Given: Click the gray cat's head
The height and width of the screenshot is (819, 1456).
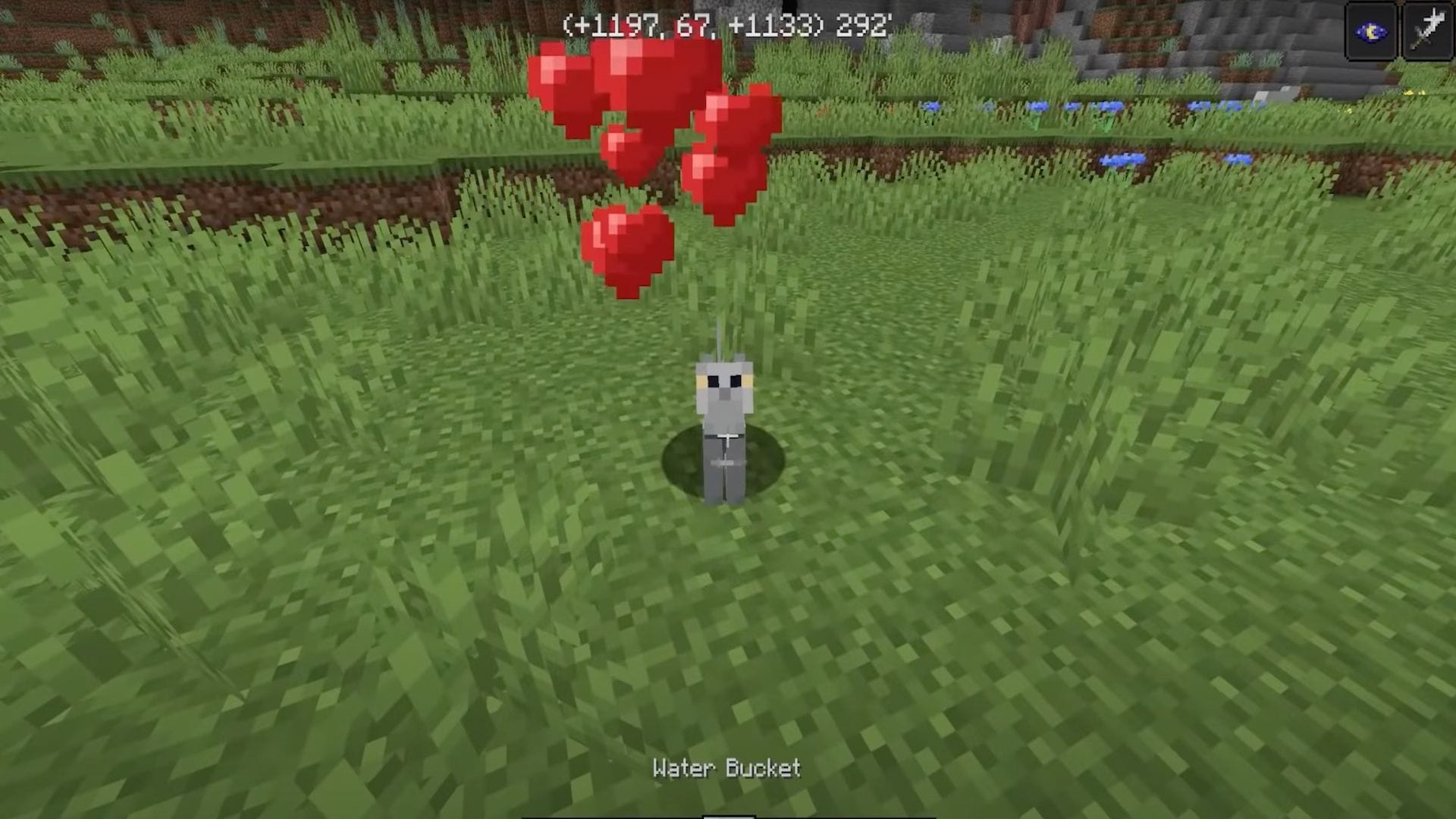Looking at the screenshot, I should pyautogui.click(x=724, y=387).
